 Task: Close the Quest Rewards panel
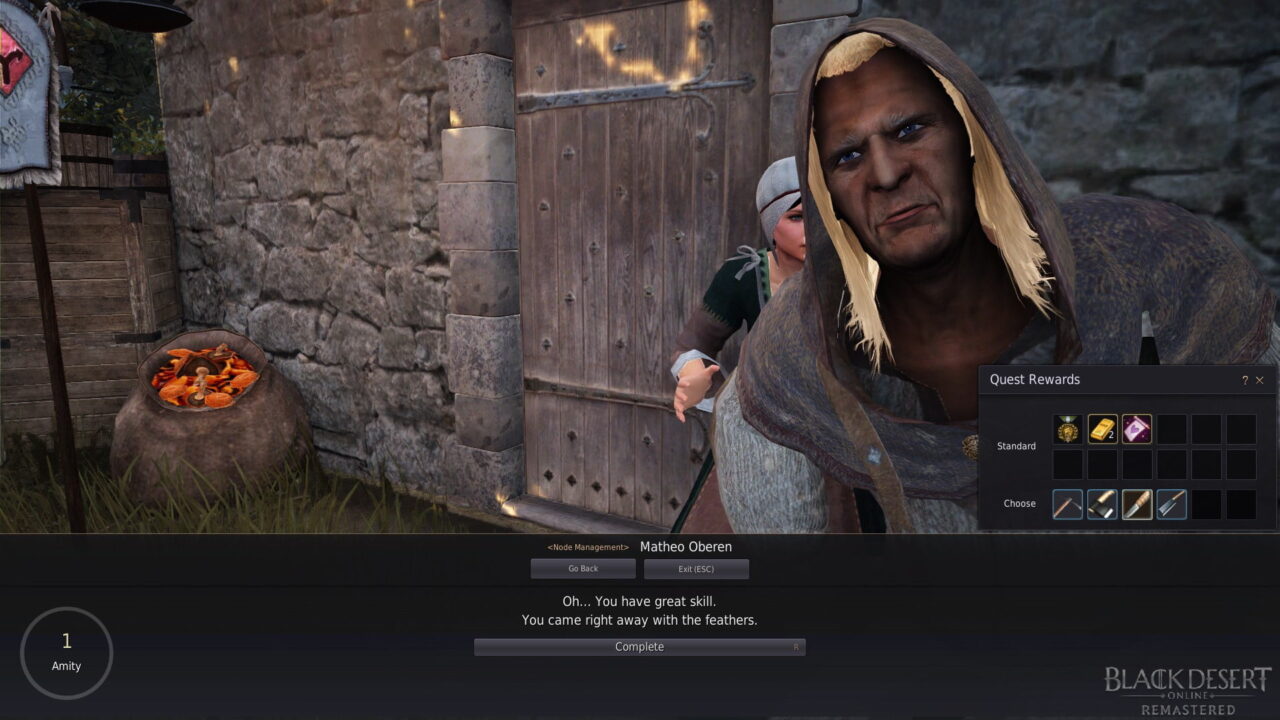pos(1259,380)
